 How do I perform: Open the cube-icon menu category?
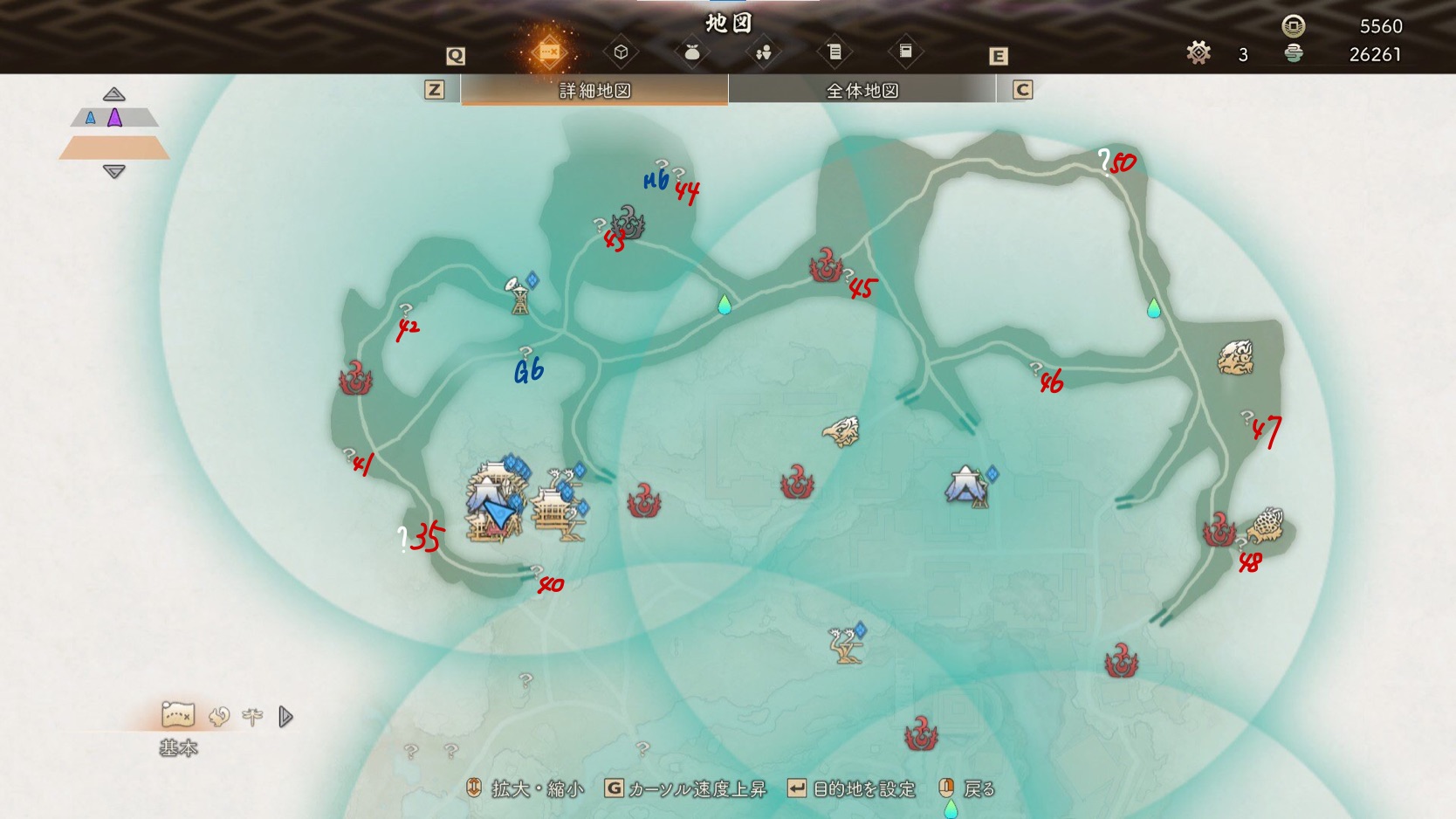click(x=621, y=52)
